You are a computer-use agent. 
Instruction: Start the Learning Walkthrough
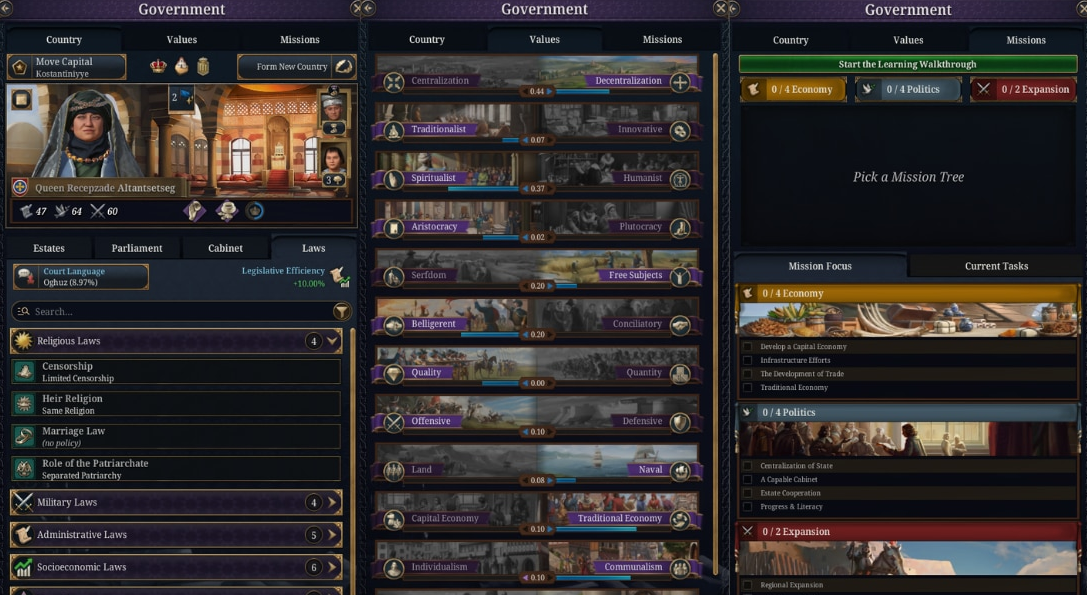coord(907,64)
